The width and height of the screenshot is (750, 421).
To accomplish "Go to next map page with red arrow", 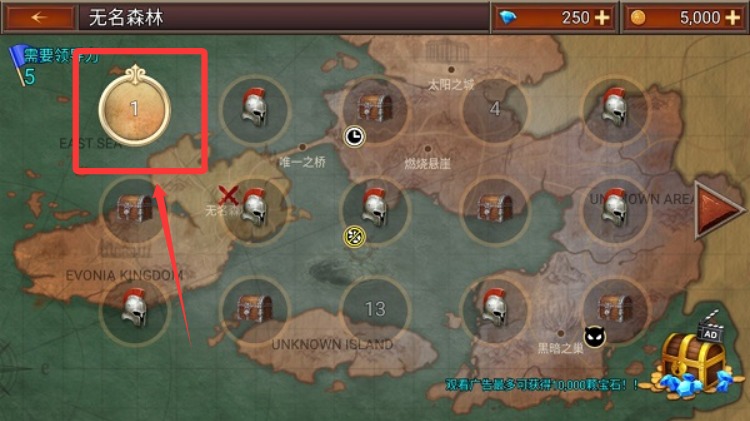I will point(716,209).
